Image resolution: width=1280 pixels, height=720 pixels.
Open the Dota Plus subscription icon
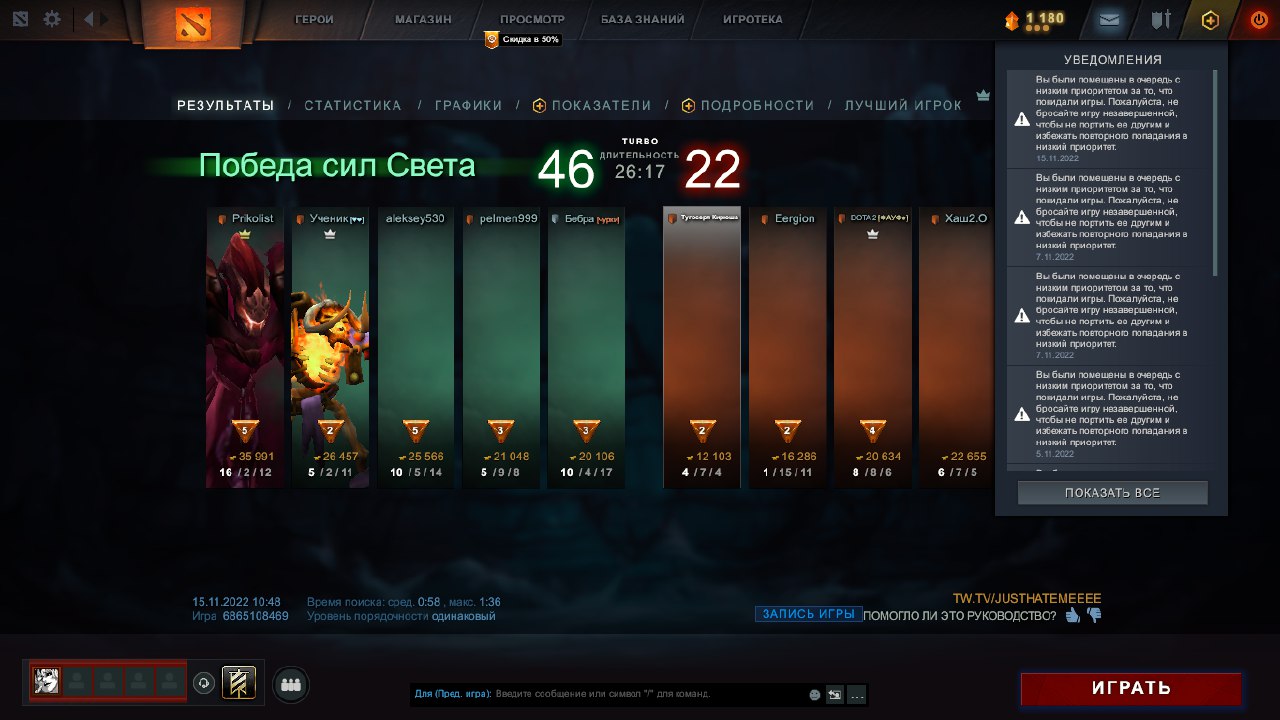(1209, 19)
